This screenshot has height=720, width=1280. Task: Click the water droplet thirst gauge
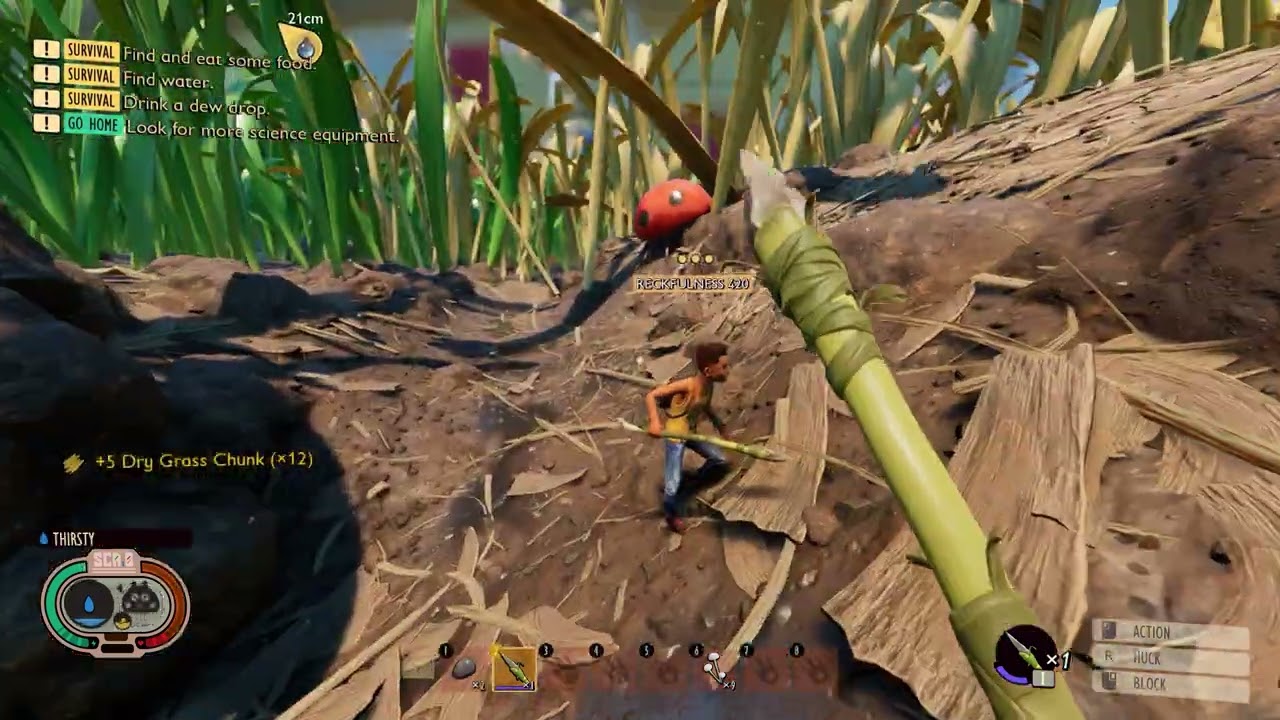(90, 605)
